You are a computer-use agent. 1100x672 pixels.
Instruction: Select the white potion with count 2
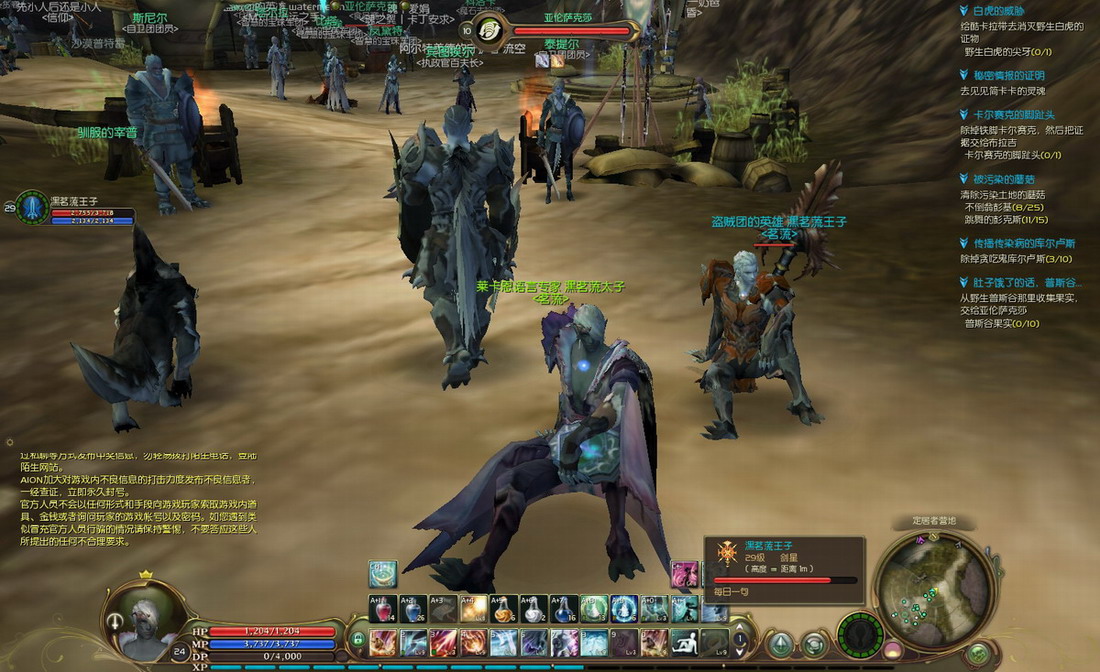click(534, 608)
